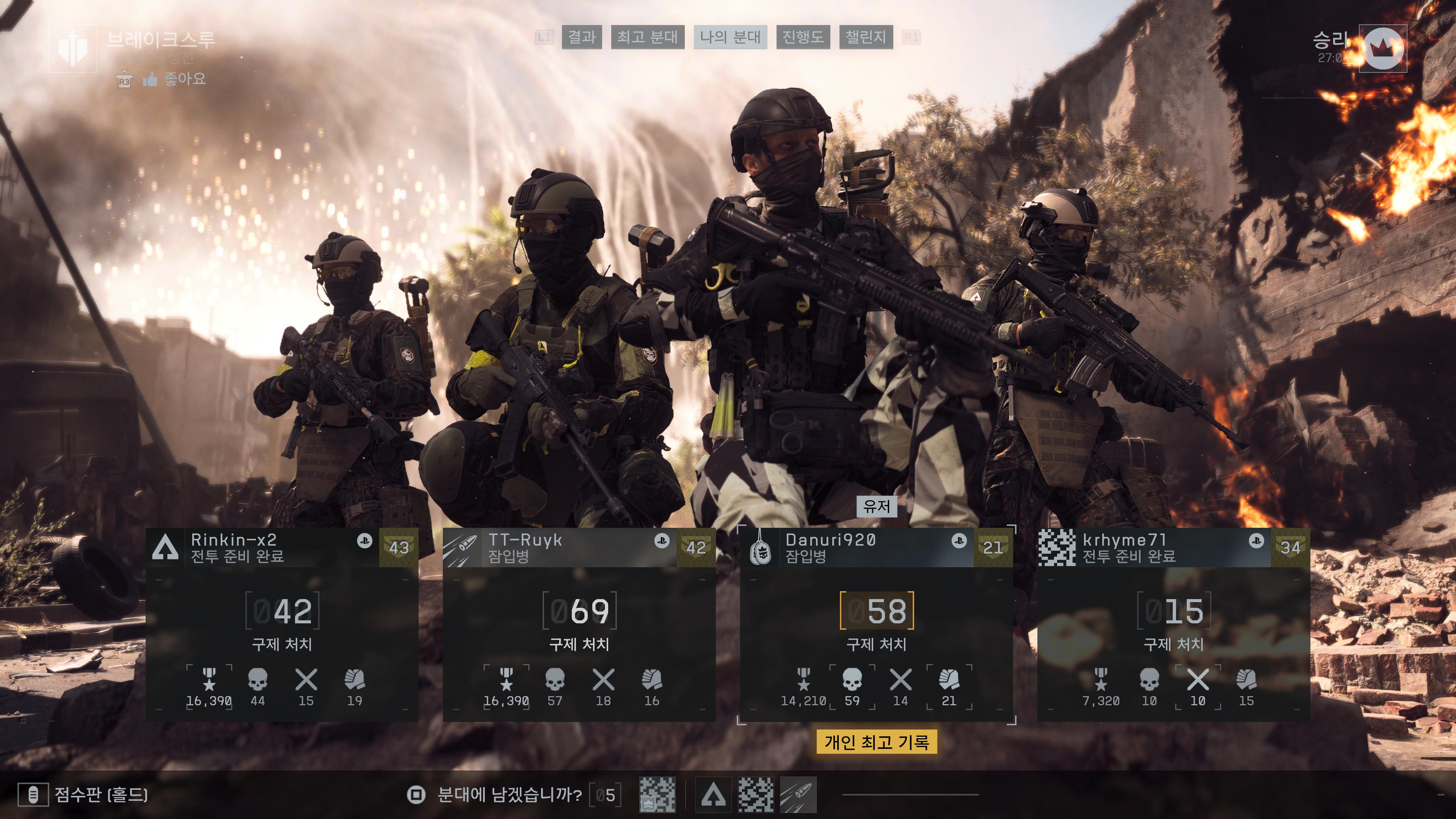
Task: Select the bullet emblem squad icon at bottom
Action: click(798, 795)
